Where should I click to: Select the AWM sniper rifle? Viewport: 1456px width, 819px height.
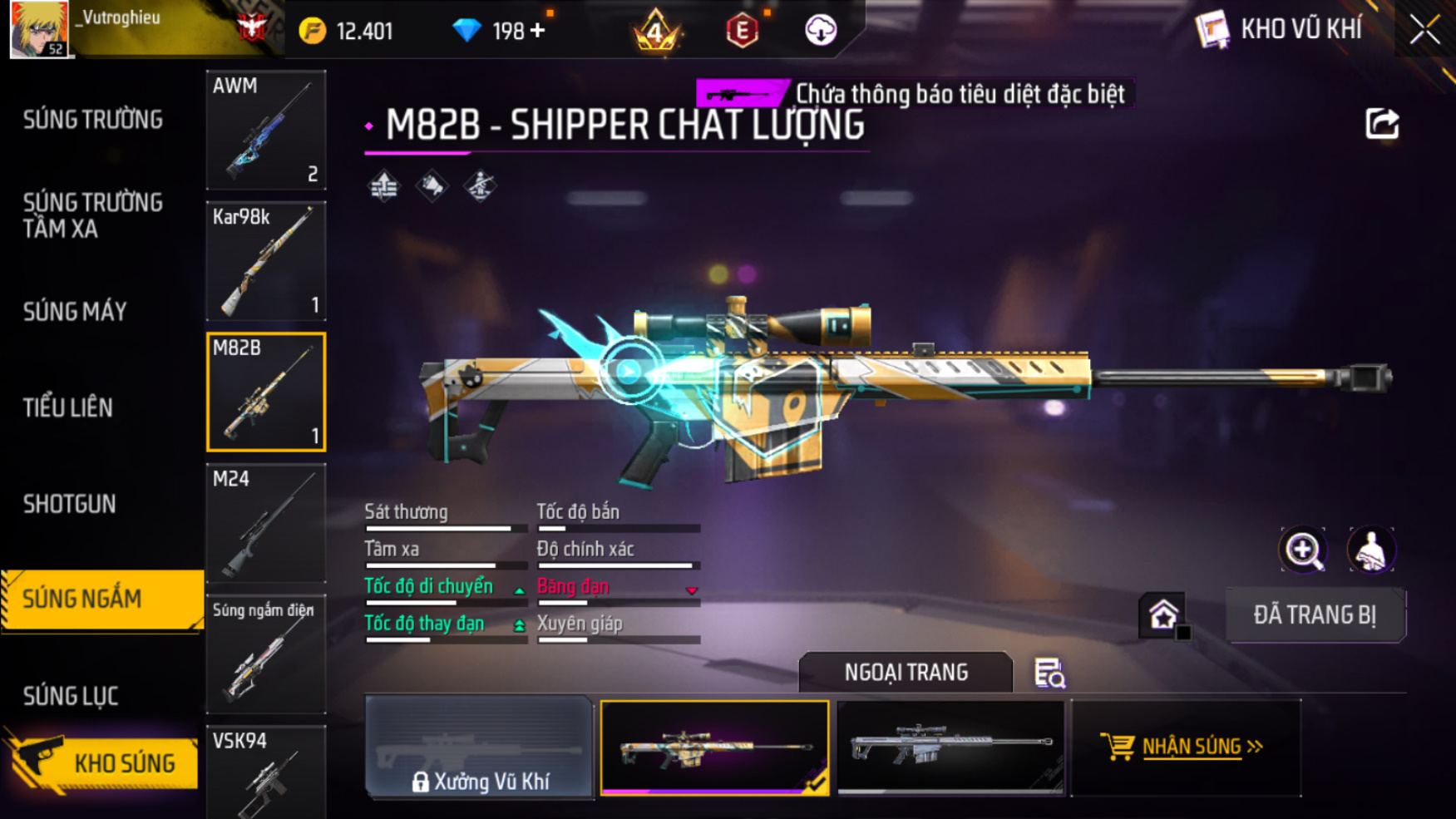tap(266, 130)
